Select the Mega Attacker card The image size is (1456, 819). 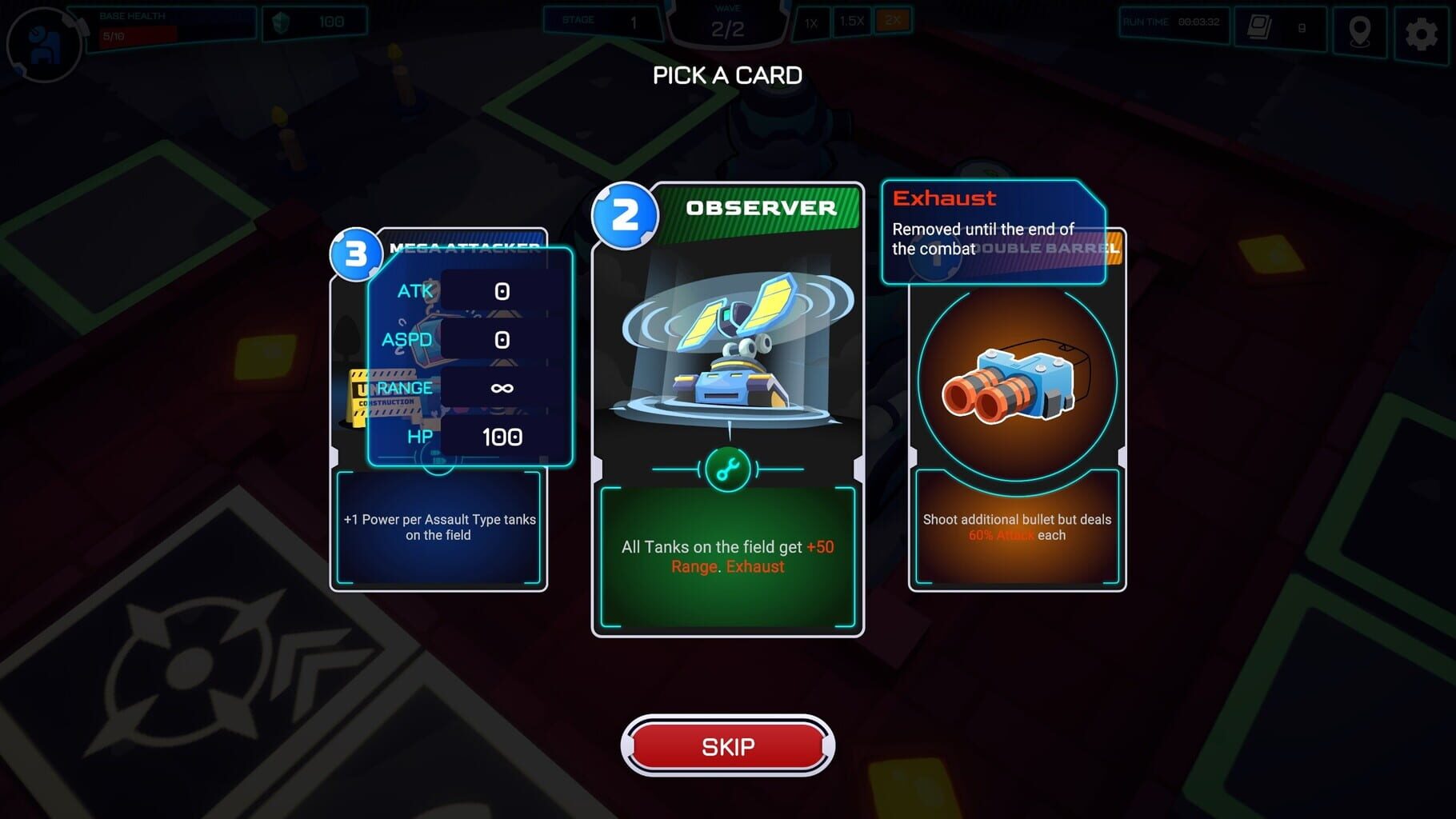point(438,528)
